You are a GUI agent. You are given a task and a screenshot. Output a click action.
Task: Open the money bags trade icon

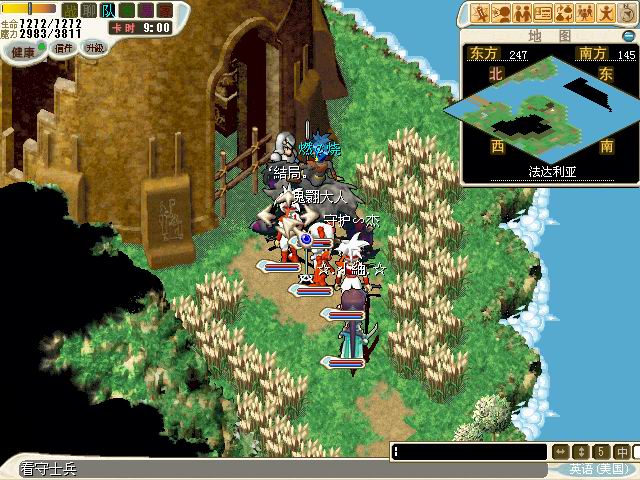tap(564, 13)
